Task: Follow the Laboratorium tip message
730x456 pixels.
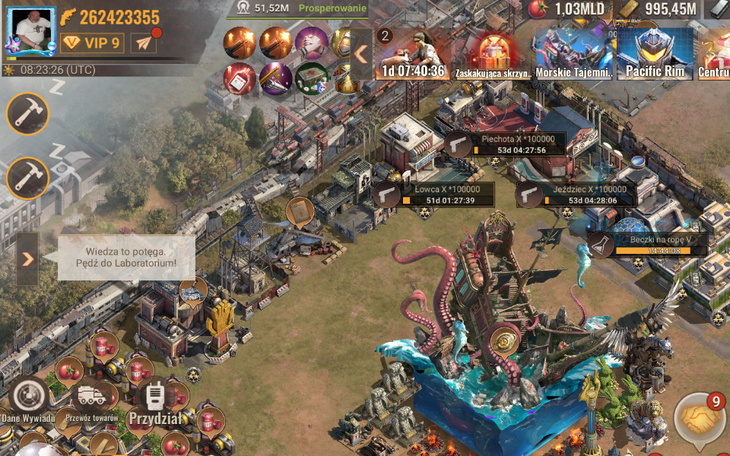Action: (125, 257)
